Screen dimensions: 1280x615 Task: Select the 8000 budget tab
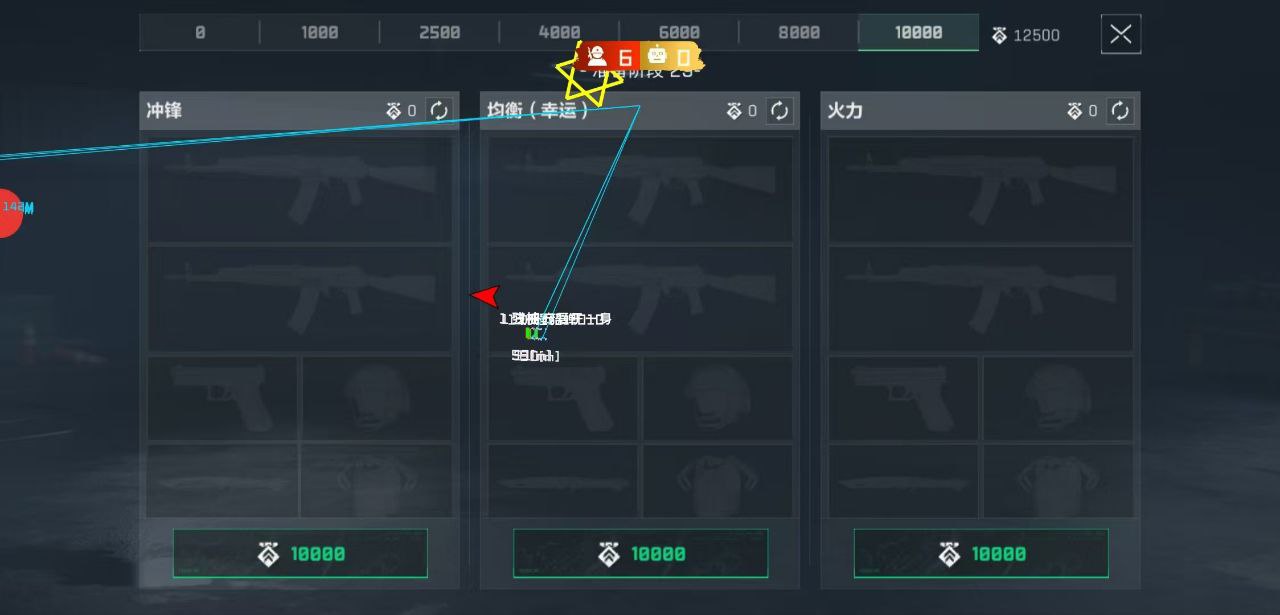(x=798, y=33)
